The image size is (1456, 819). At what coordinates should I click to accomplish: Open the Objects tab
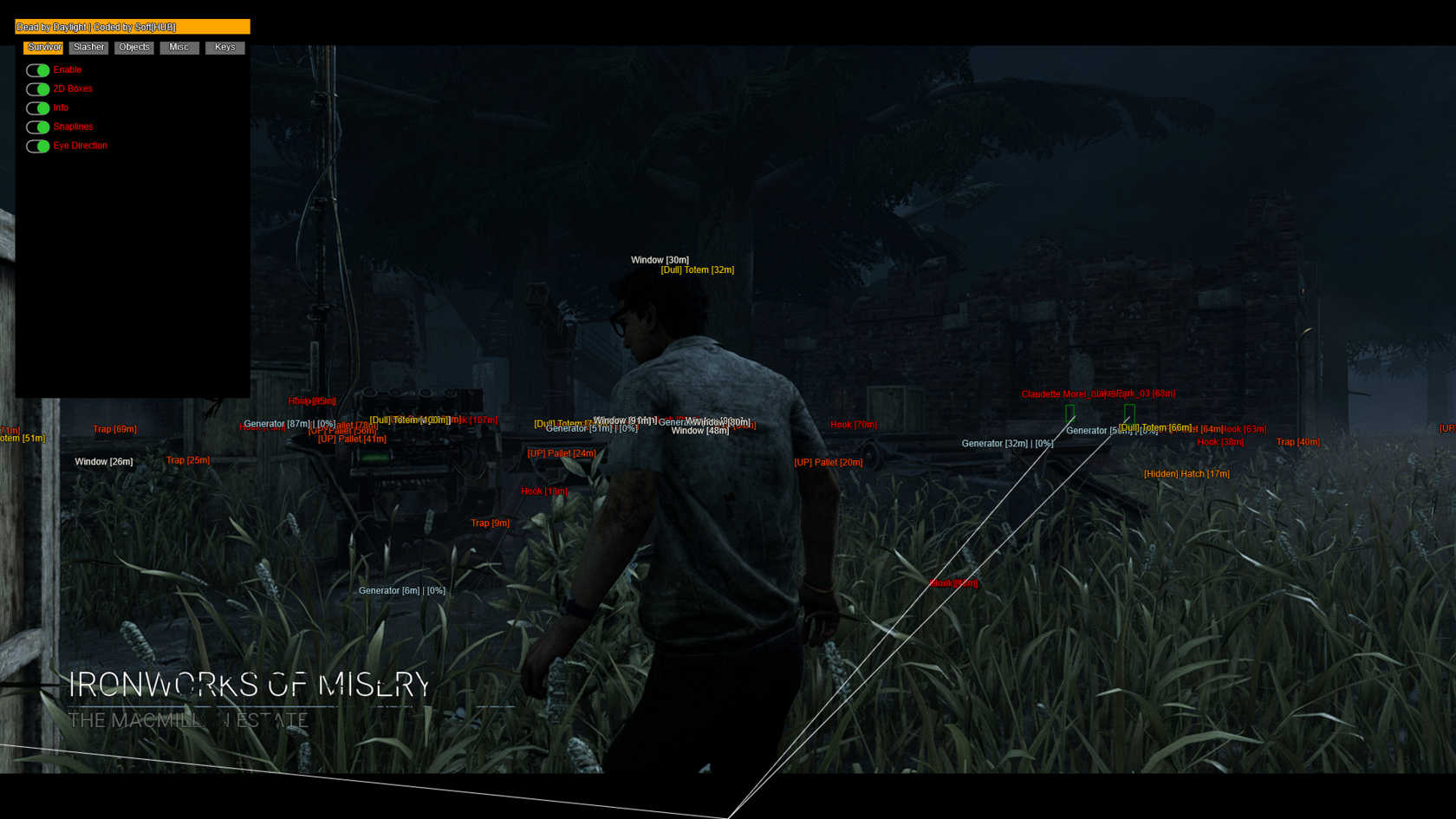[133, 48]
